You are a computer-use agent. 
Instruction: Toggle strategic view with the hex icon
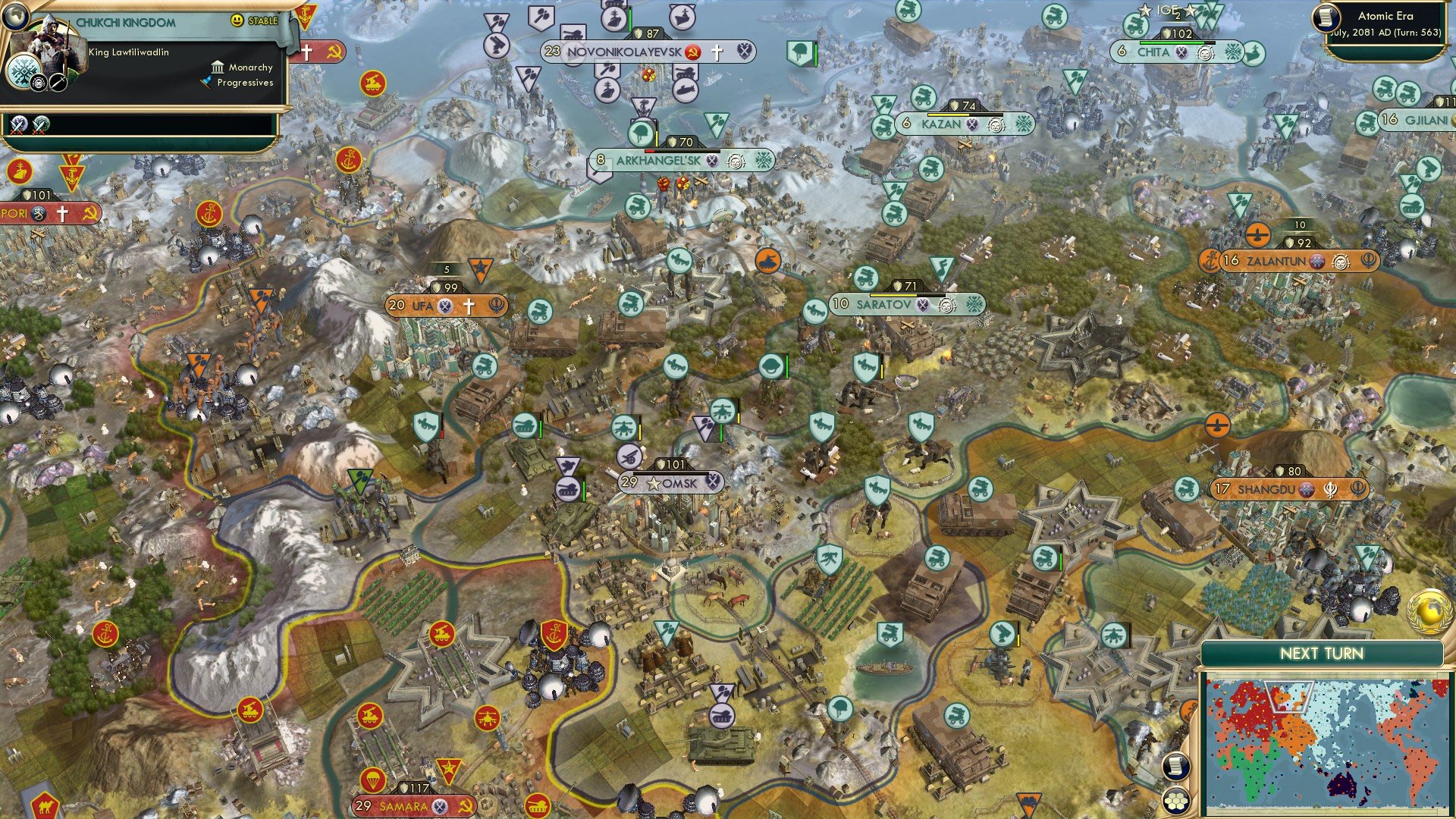[x=1177, y=801]
